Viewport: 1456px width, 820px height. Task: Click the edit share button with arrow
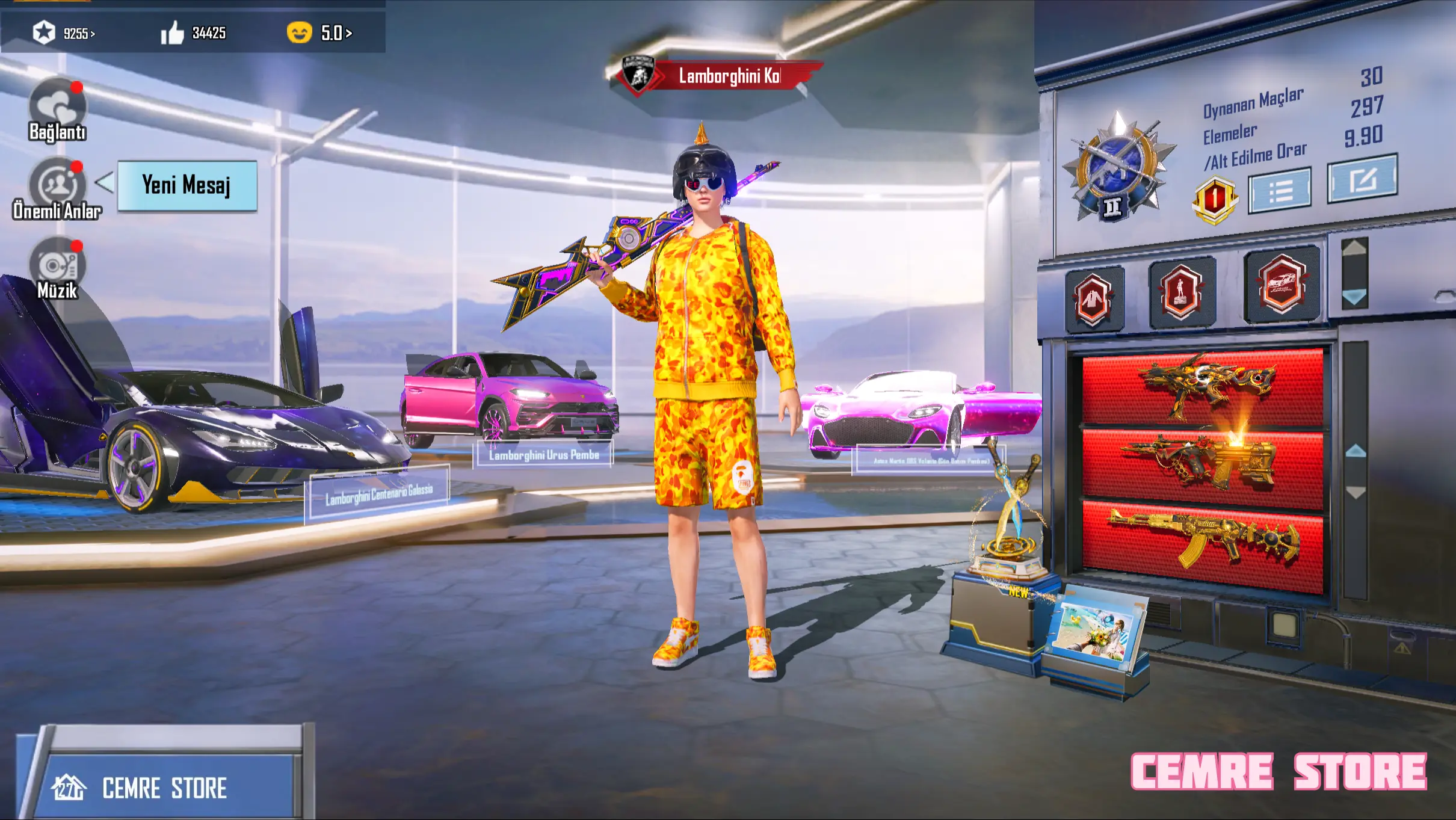(1362, 179)
